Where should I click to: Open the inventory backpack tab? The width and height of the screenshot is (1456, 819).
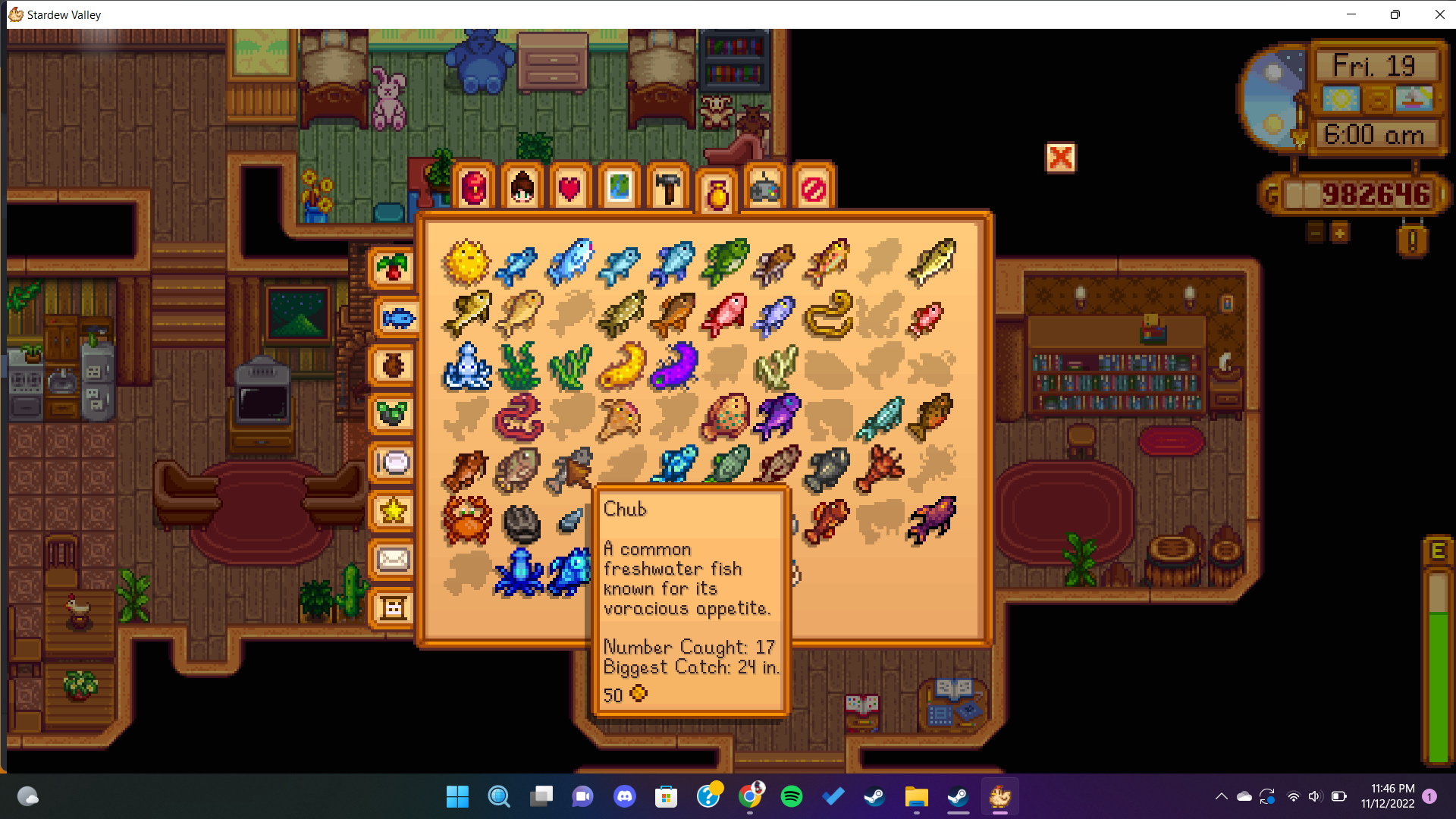tap(474, 188)
